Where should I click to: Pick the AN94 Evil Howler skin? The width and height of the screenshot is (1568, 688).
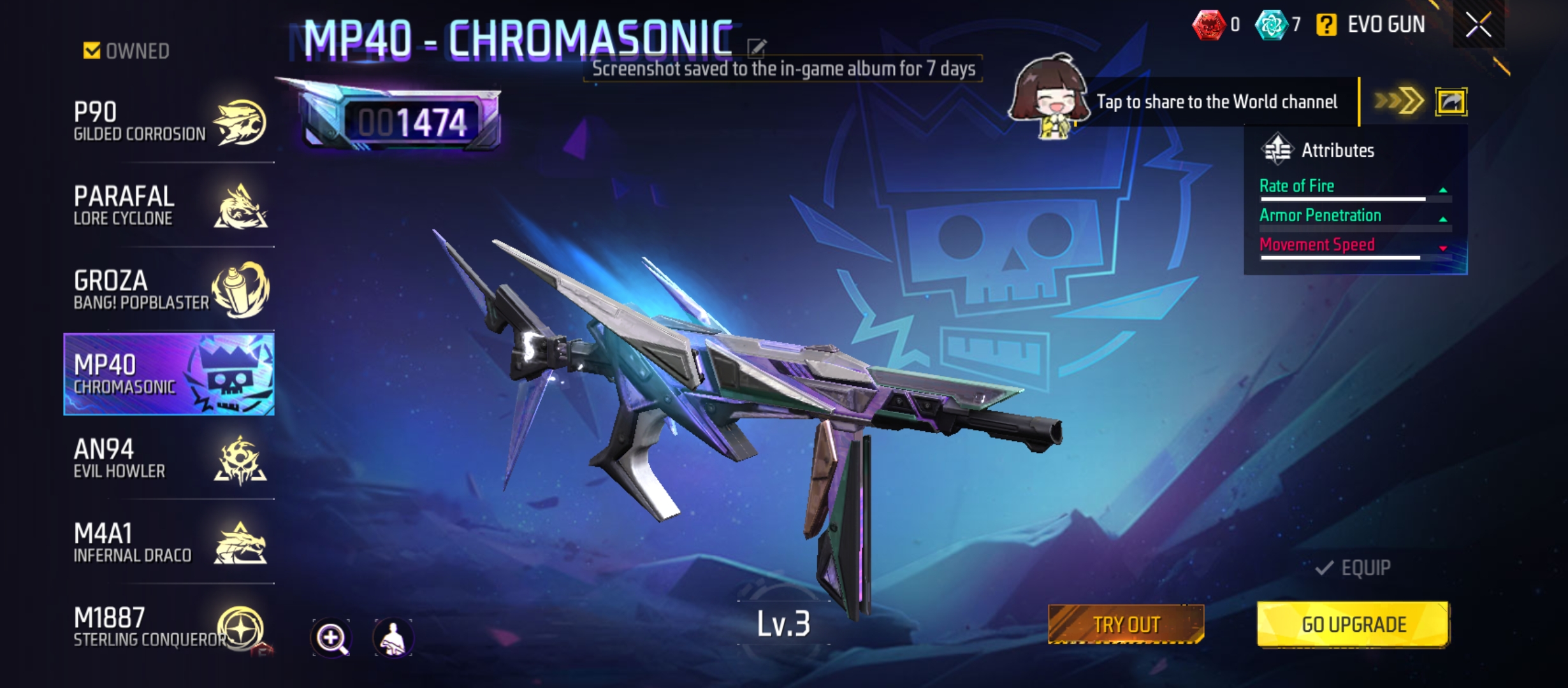[x=169, y=459]
